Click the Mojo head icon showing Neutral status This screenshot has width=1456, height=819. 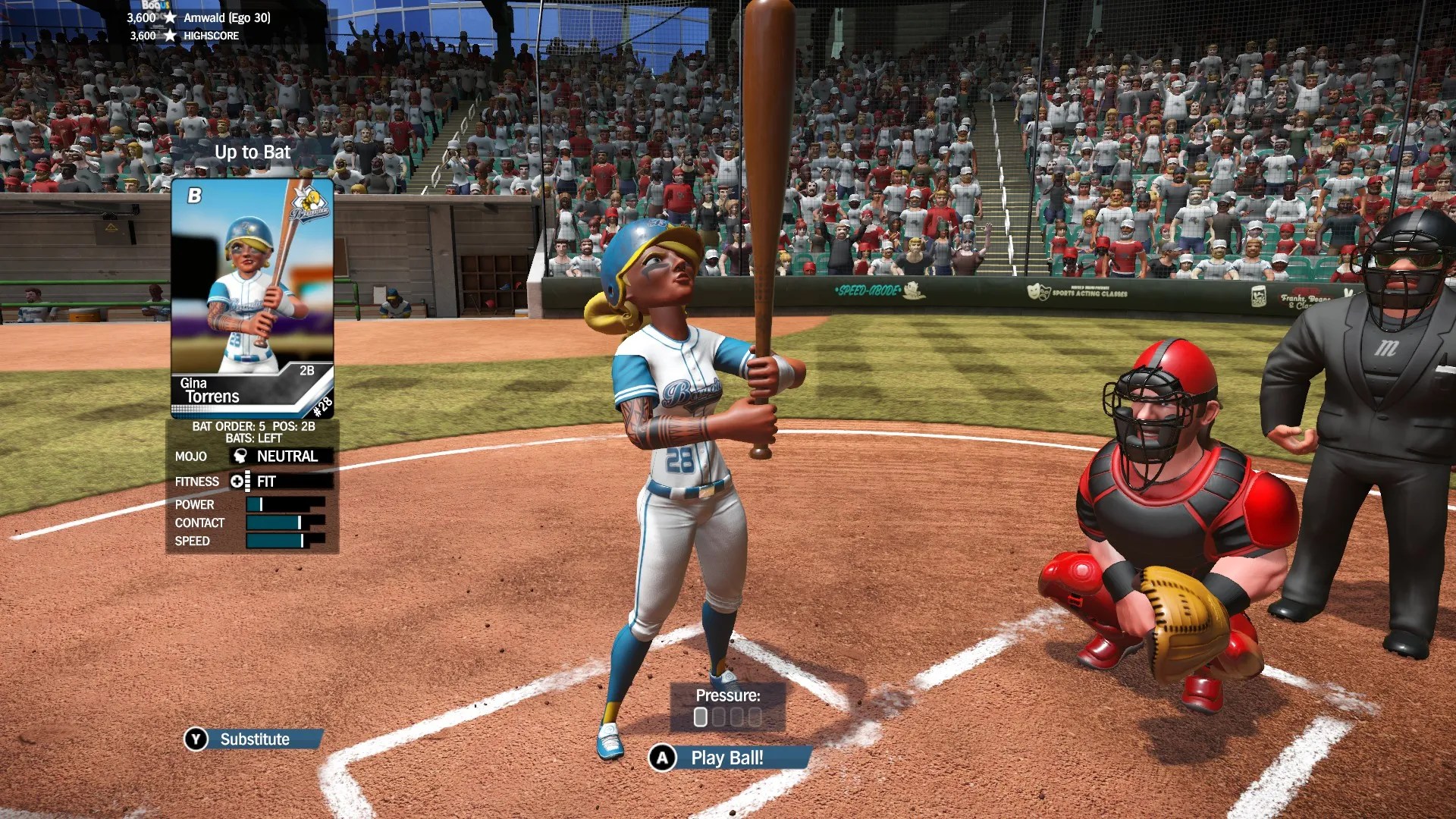[239, 456]
